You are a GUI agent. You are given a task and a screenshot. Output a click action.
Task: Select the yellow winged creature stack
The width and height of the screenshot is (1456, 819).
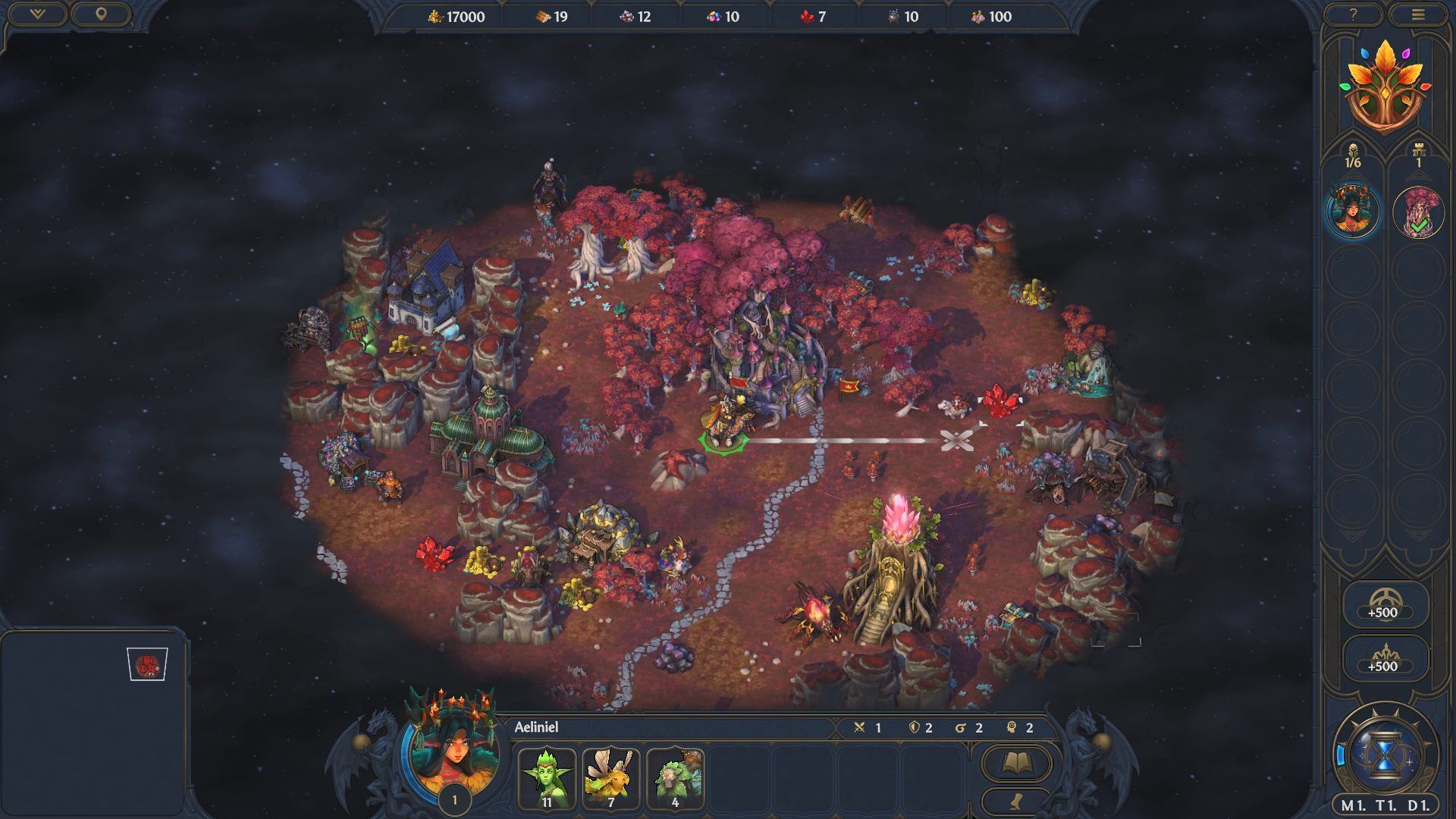coord(611,778)
